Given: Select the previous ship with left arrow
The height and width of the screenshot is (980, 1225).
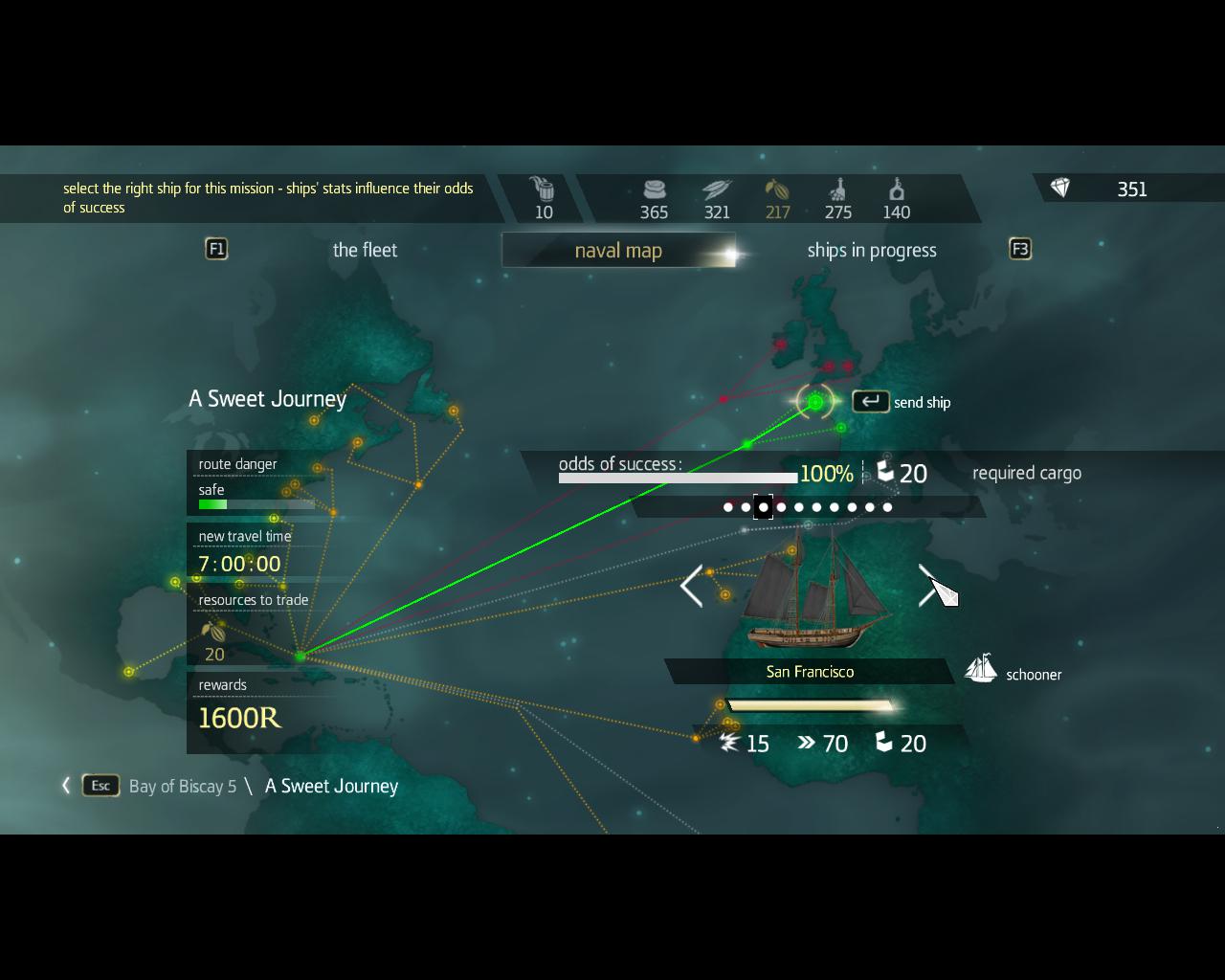Looking at the screenshot, I should (691, 586).
